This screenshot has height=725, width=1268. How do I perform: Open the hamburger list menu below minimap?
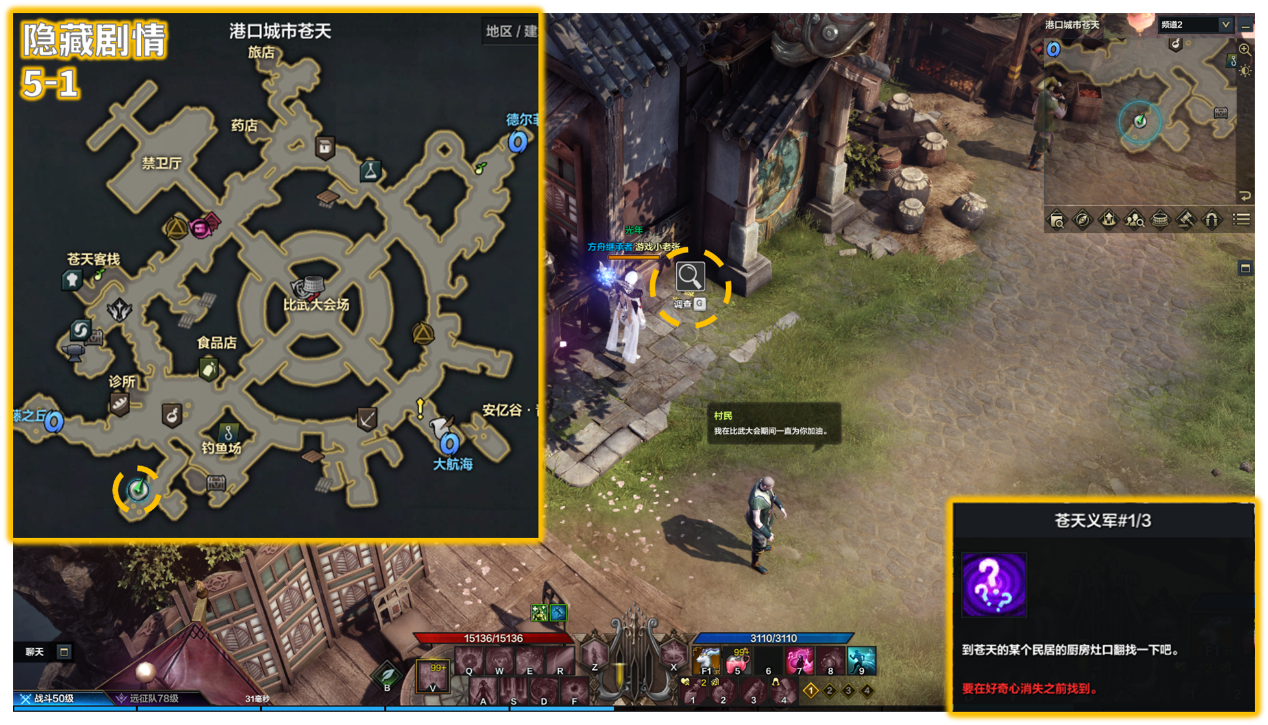[x=1241, y=219]
